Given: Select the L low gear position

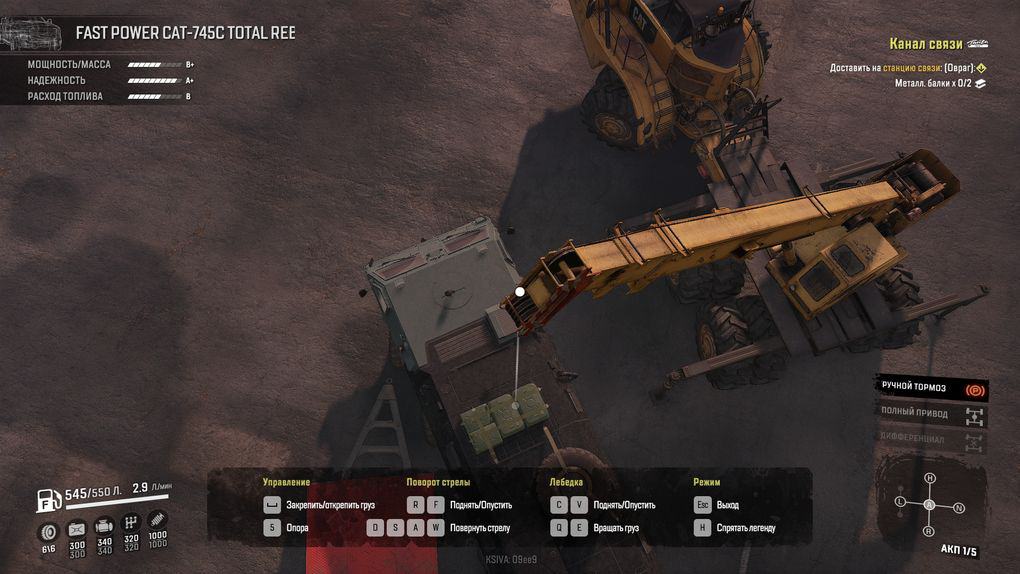Looking at the screenshot, I should [x=900, y=500].
